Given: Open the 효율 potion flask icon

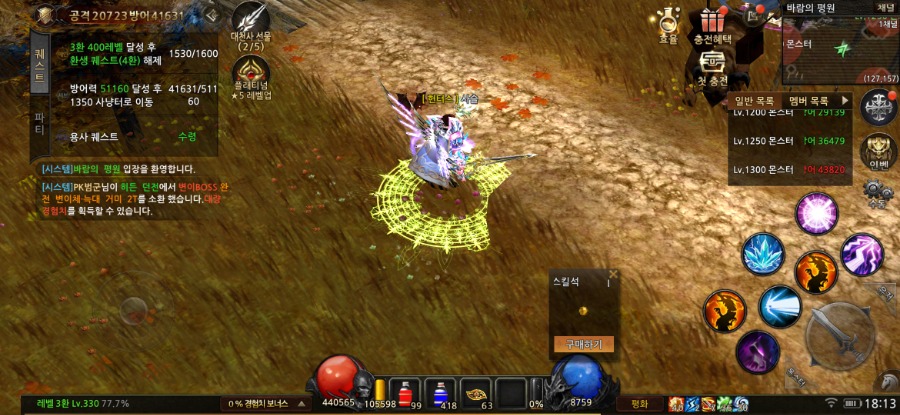Looking at the screenshot, I should click(x=668, y=22).
